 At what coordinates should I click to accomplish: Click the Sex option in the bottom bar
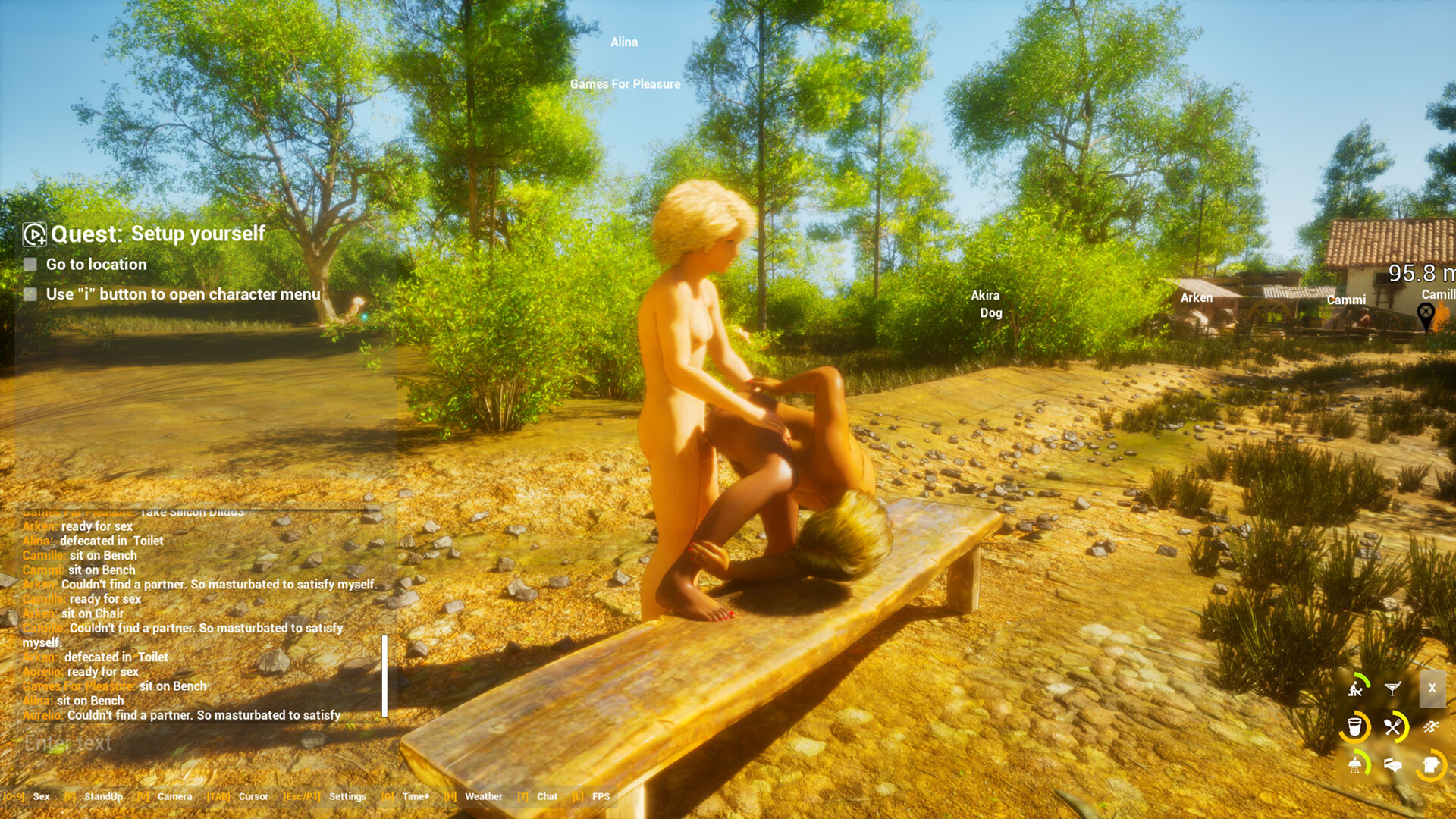[42, 796]
